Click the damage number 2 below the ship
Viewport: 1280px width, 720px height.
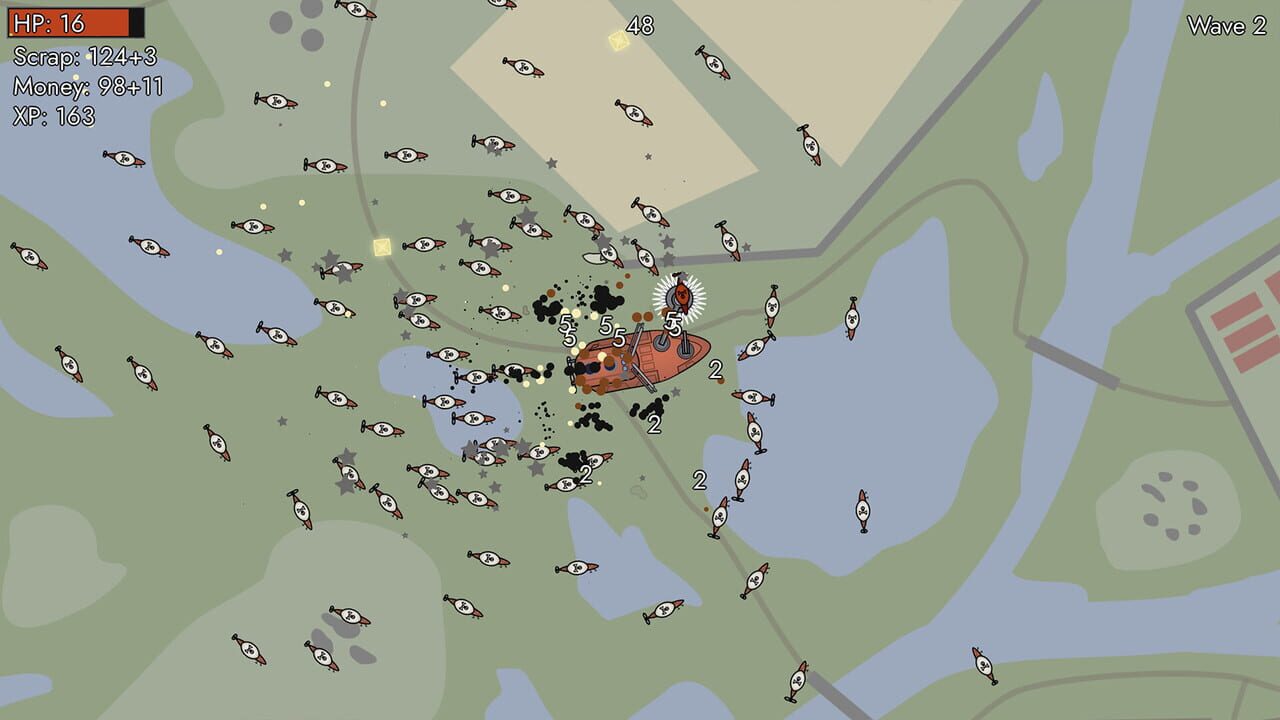pos(653,426)
